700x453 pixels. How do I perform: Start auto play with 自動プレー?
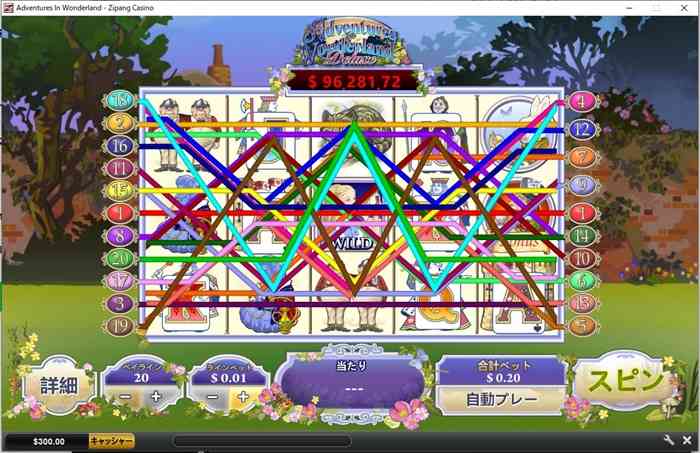[501, 399]
